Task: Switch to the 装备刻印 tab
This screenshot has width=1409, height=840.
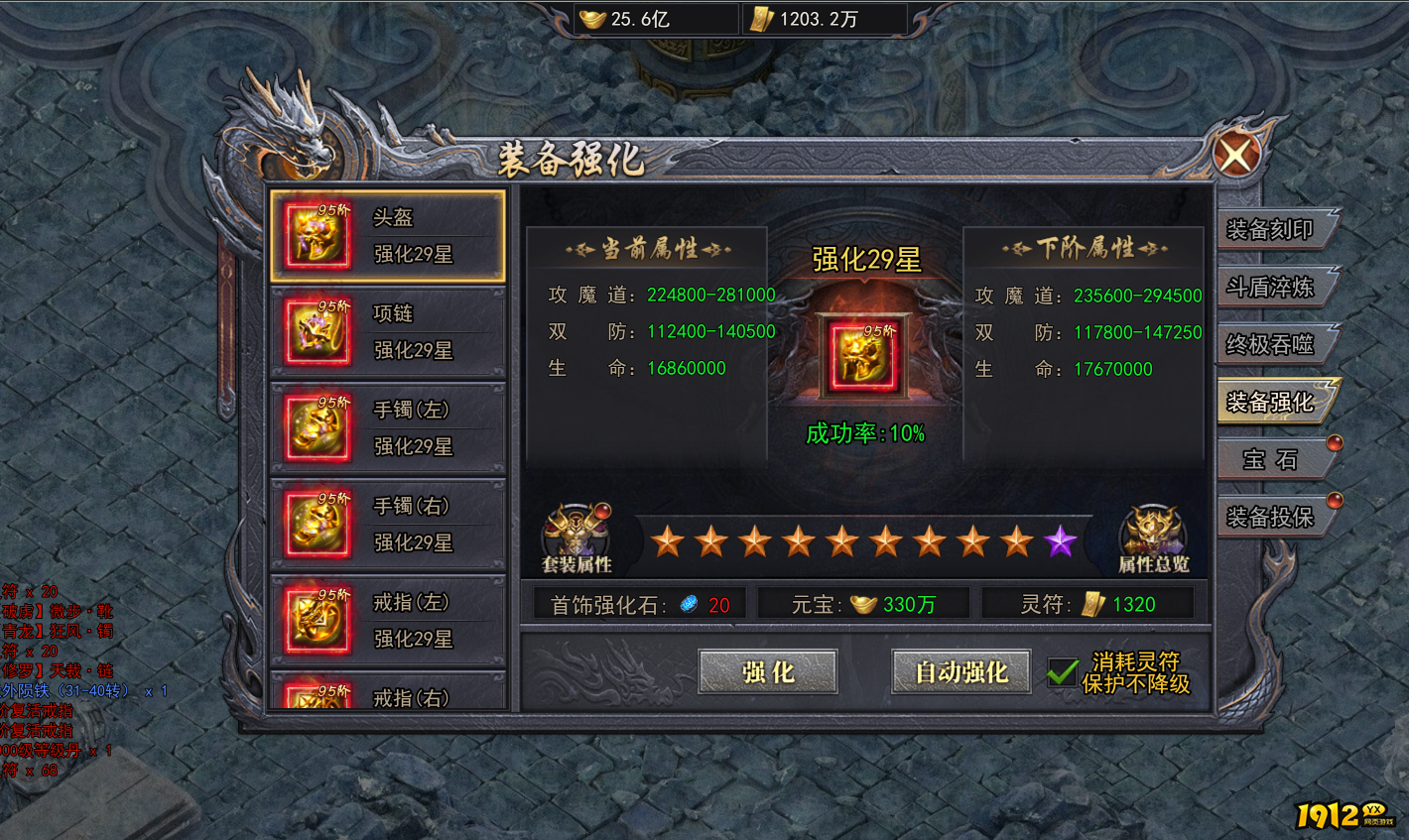Action: (1270, 230)
